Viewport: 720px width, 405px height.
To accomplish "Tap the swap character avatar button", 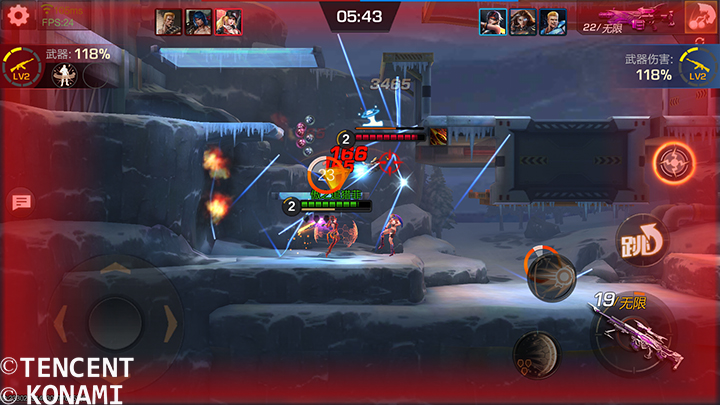I will [x=702, y=18].
